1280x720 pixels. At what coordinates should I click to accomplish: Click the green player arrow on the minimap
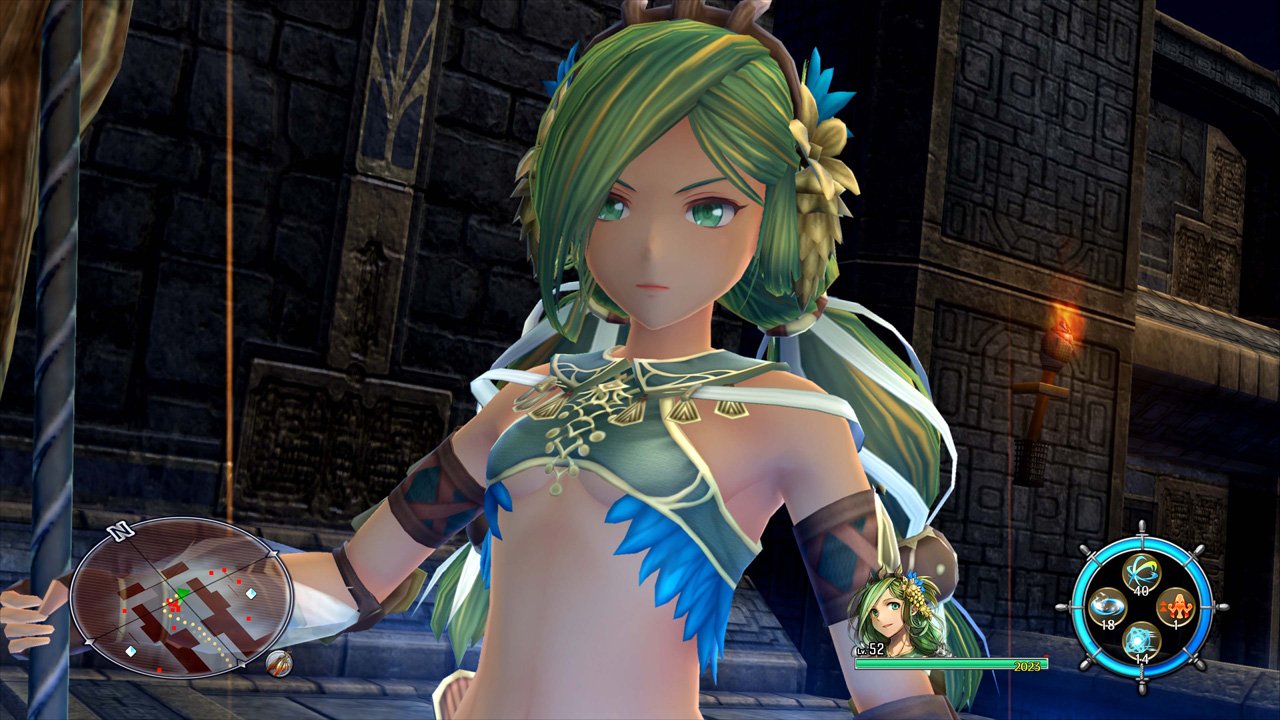[x=181, y=592]
